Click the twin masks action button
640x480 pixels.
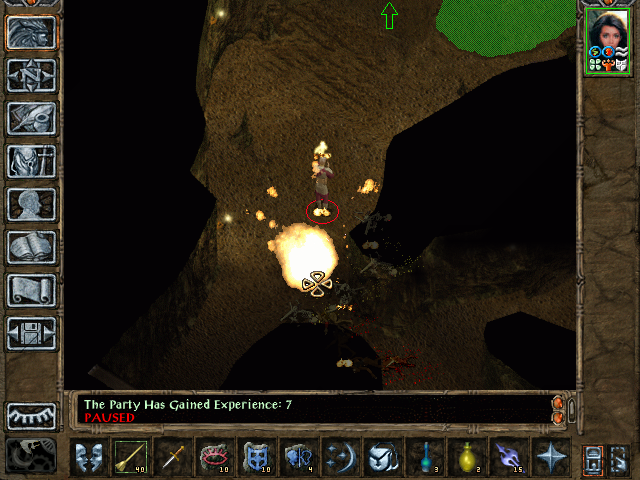[88, 458]
